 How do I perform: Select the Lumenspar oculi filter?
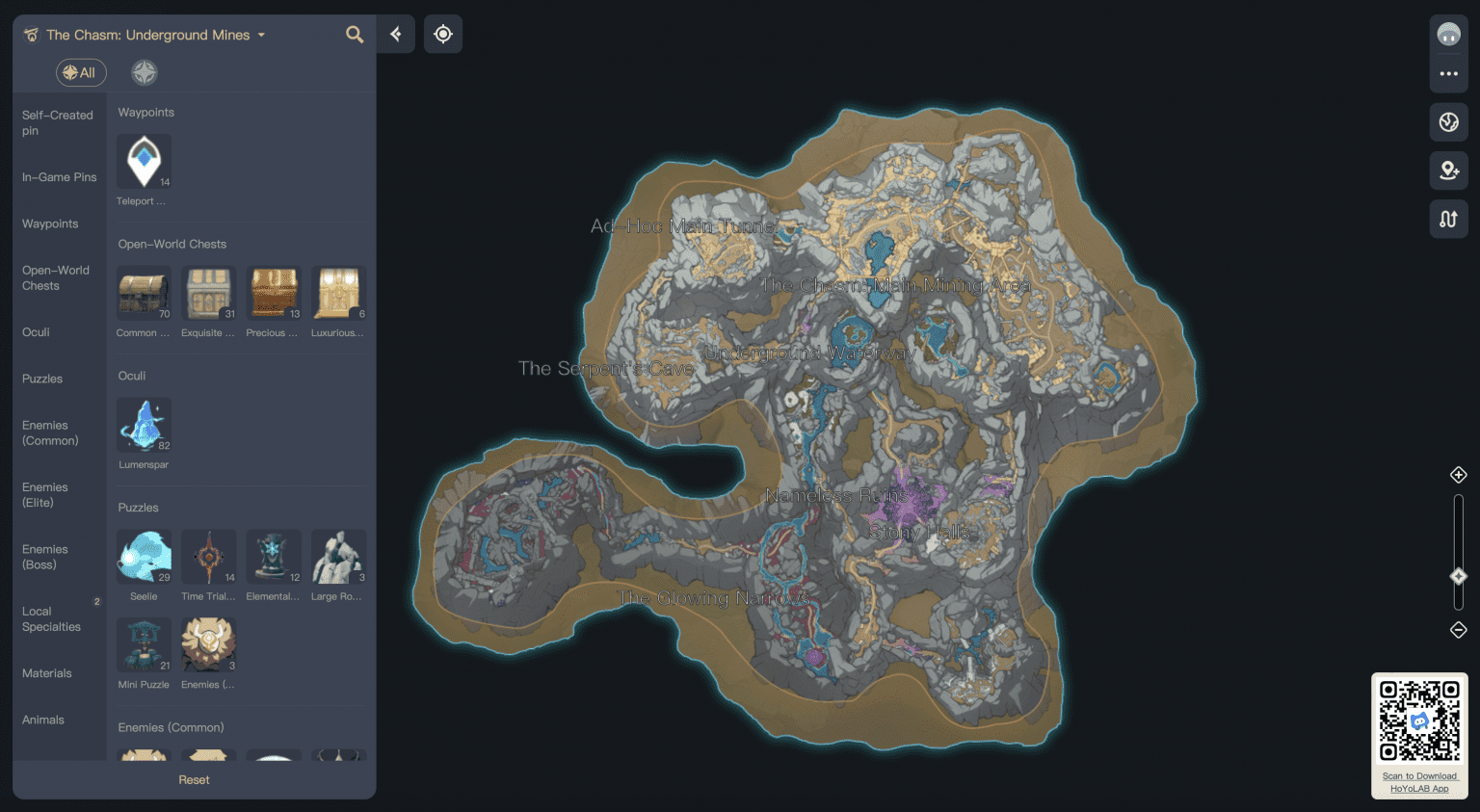tap(144, 424)
